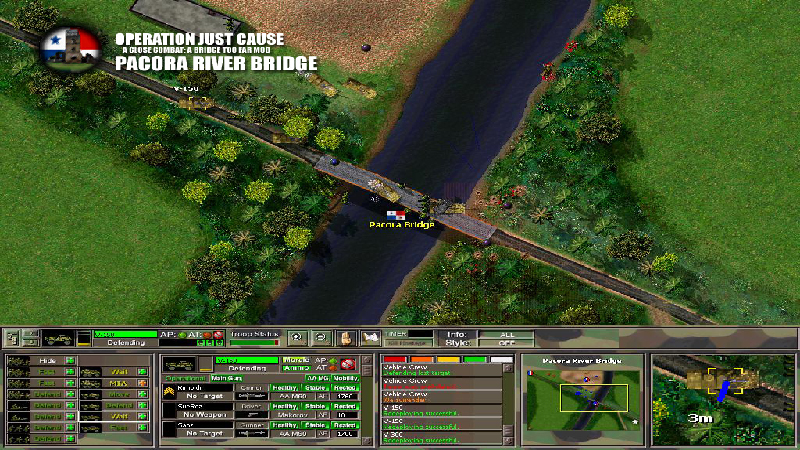Click the Ammo button in unit panel
The image size is (800, 450).
point(295,368)
